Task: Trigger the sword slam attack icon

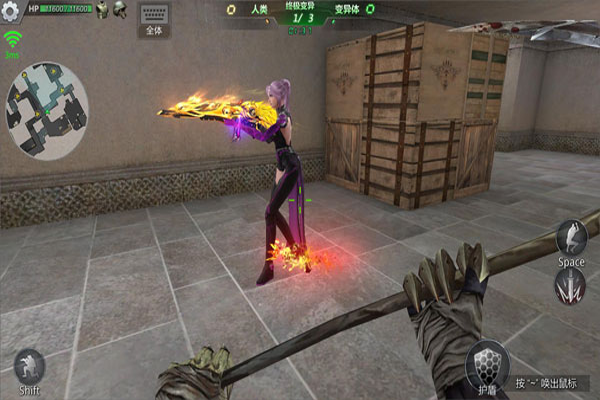Action: (x=570, y=287)
